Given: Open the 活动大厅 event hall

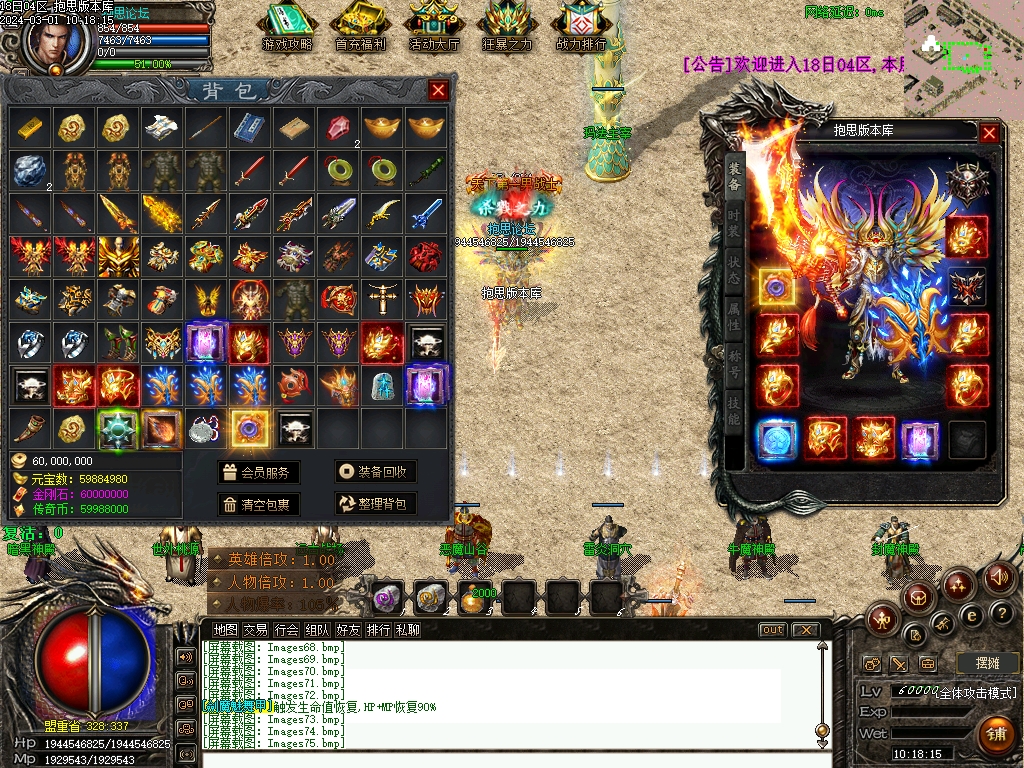Looking at the screenshot, I should click(x=434, y=25).
